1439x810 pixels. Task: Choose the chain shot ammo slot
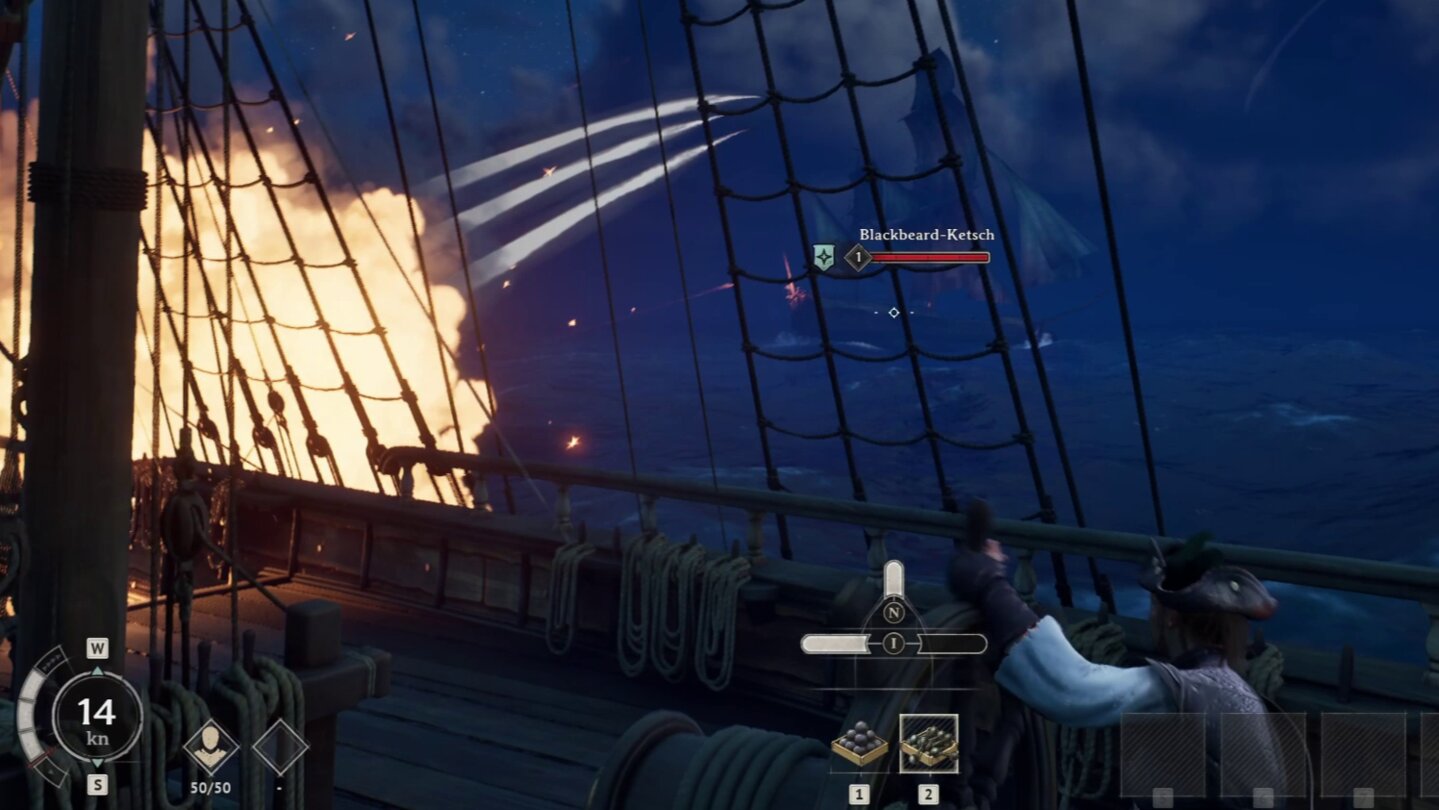(928, 744)
